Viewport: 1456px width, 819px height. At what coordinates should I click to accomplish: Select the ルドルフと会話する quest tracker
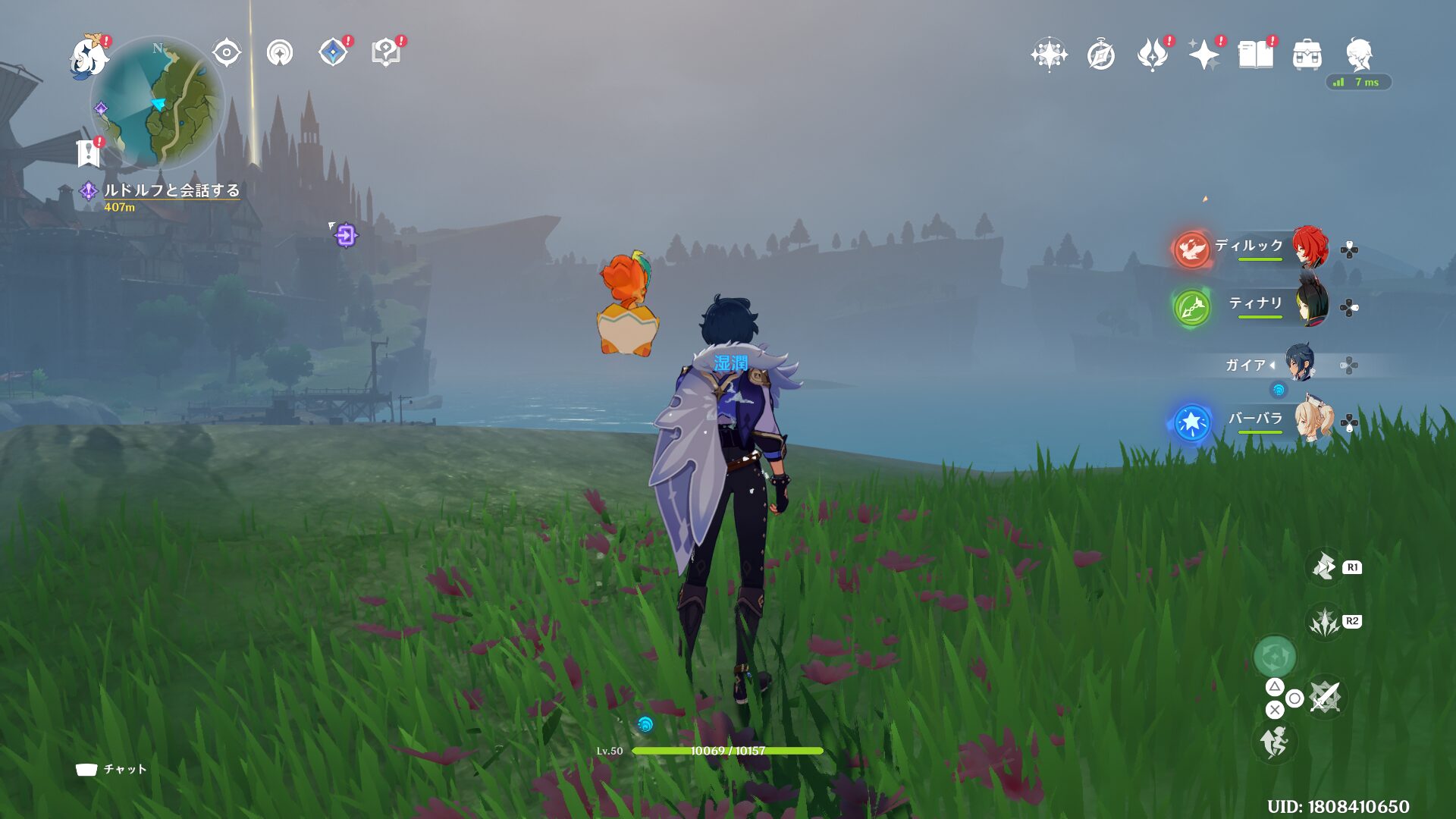tap(171, 191)
